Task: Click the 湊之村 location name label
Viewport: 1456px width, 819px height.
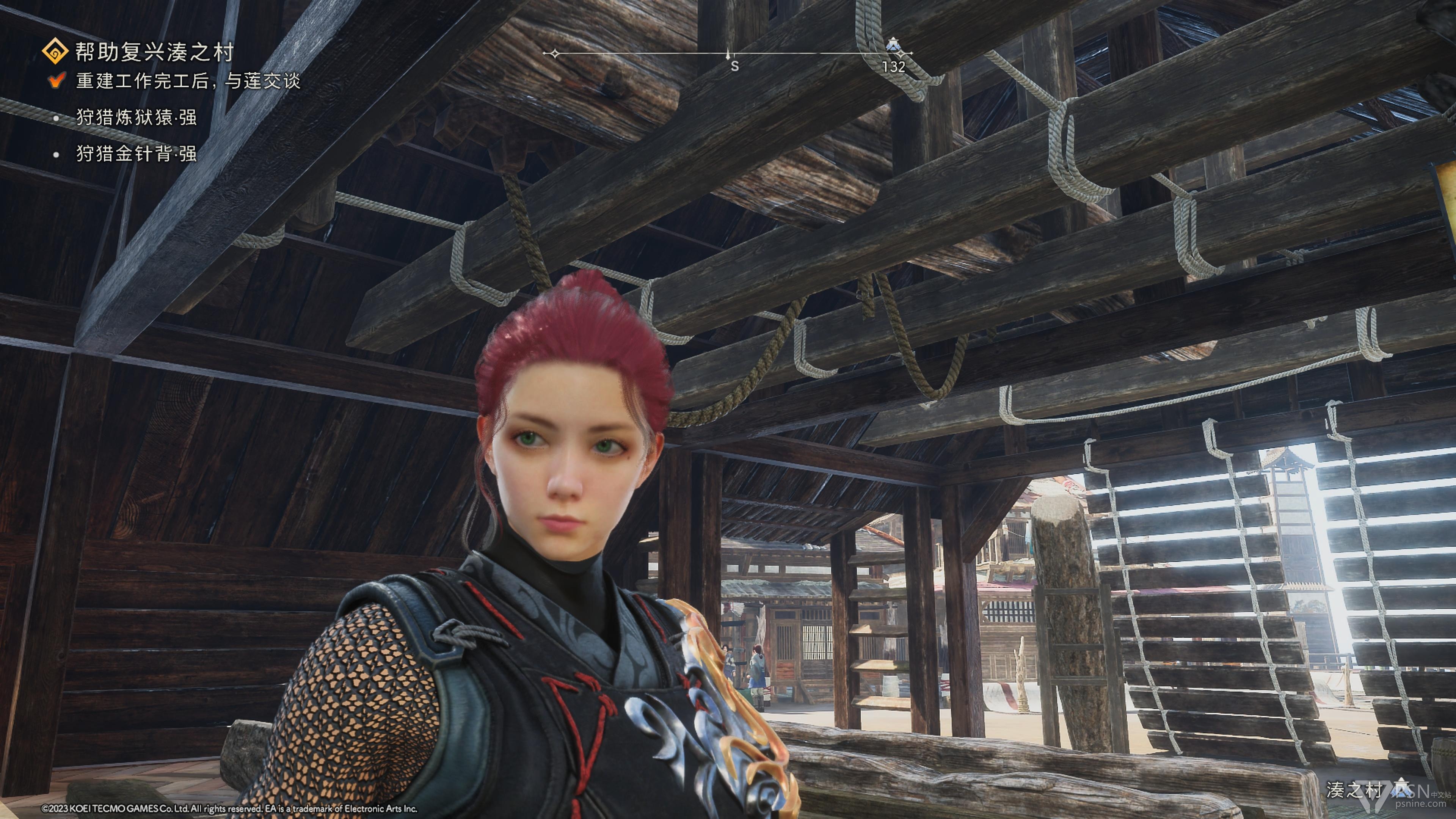Action: click(x=1353, y=789)
